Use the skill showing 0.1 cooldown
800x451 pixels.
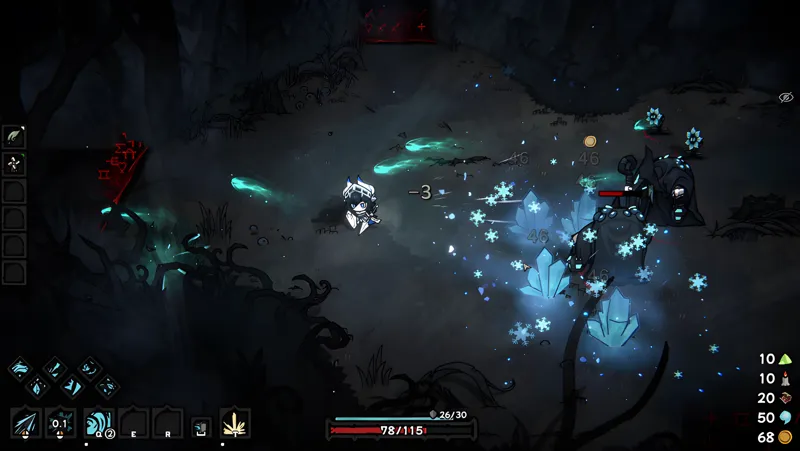pos(61,423)
